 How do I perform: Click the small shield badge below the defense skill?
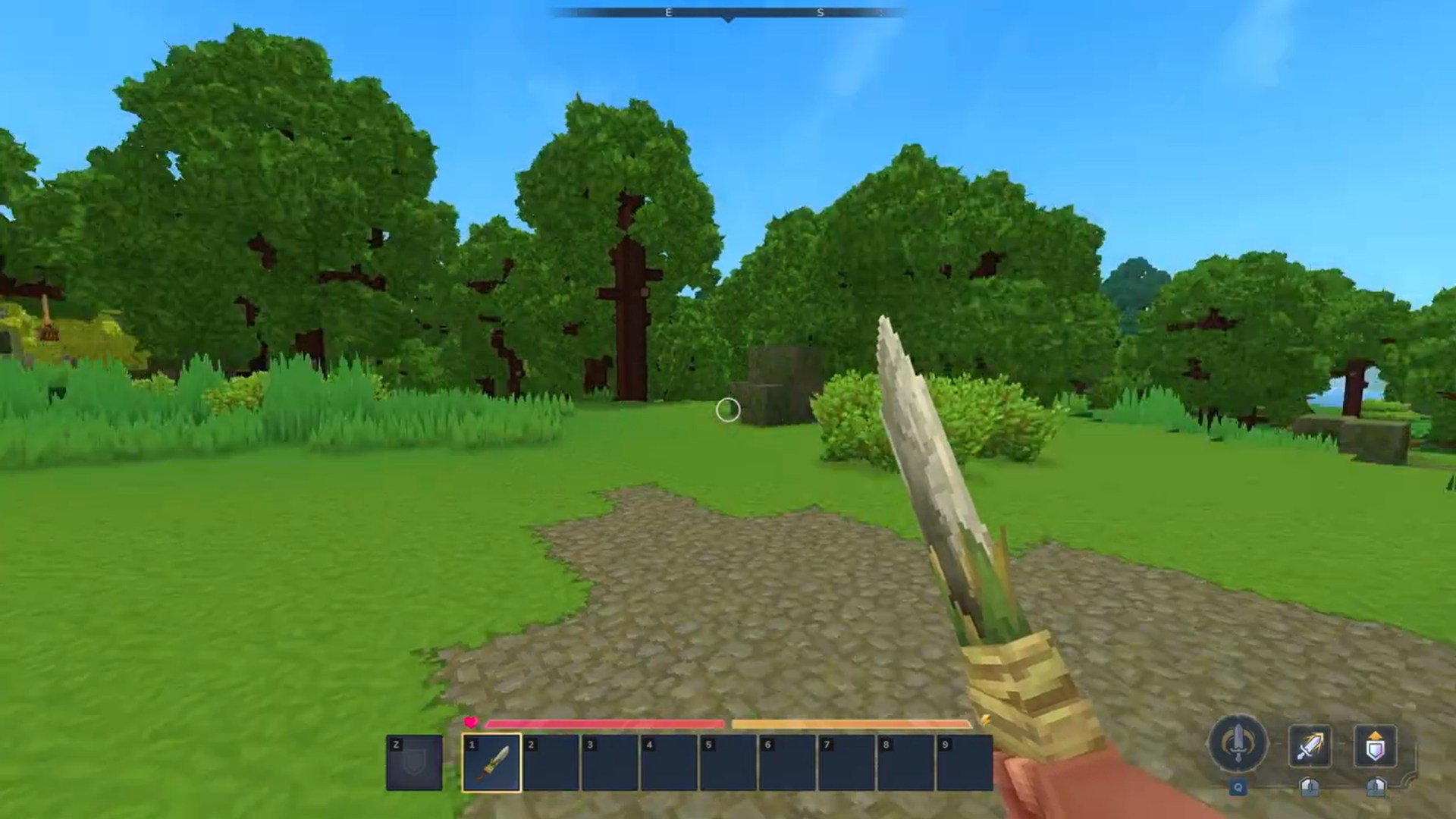coord(1375,789)
